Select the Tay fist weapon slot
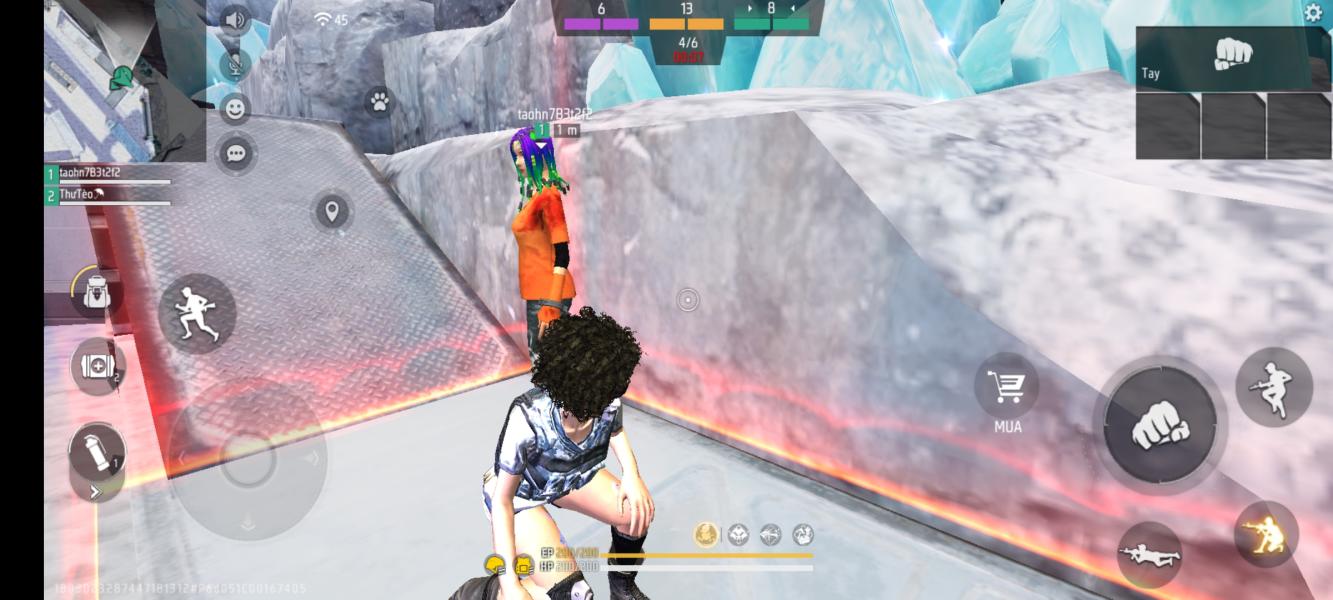The image size is (1333, 600). click(1232, 58)
